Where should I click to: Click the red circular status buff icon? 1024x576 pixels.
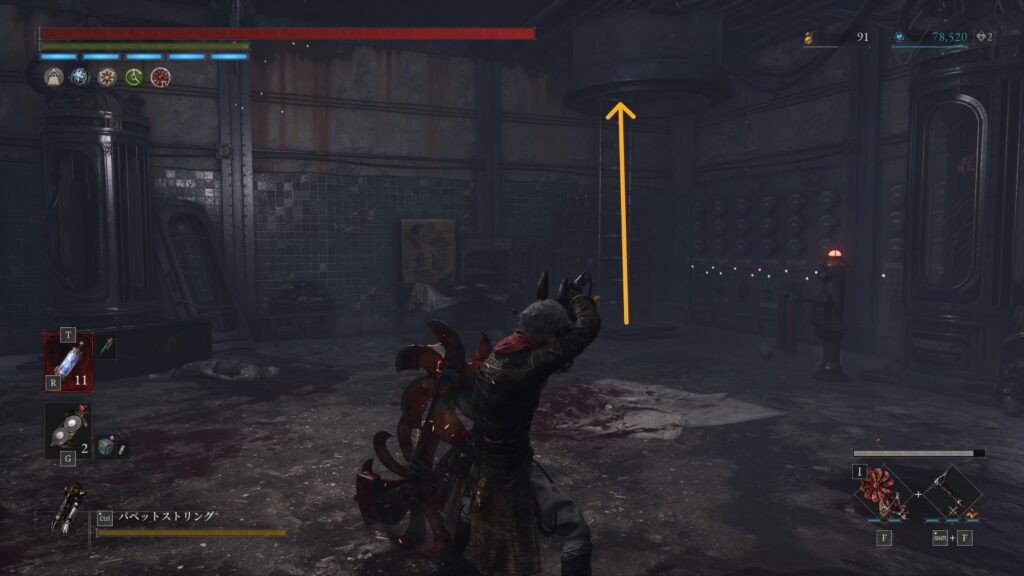coord(160,77)
